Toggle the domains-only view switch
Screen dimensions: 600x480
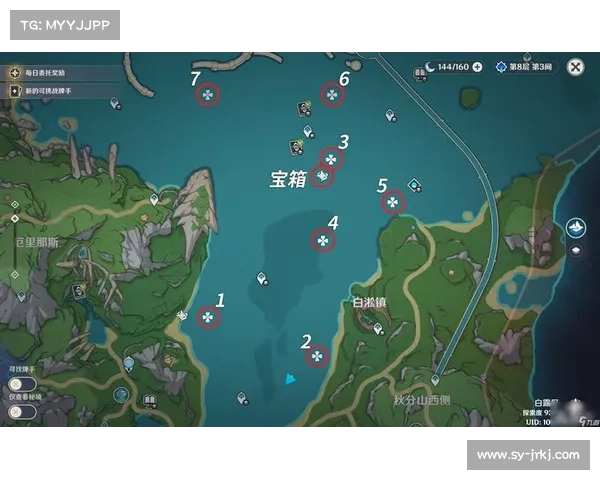20,411
